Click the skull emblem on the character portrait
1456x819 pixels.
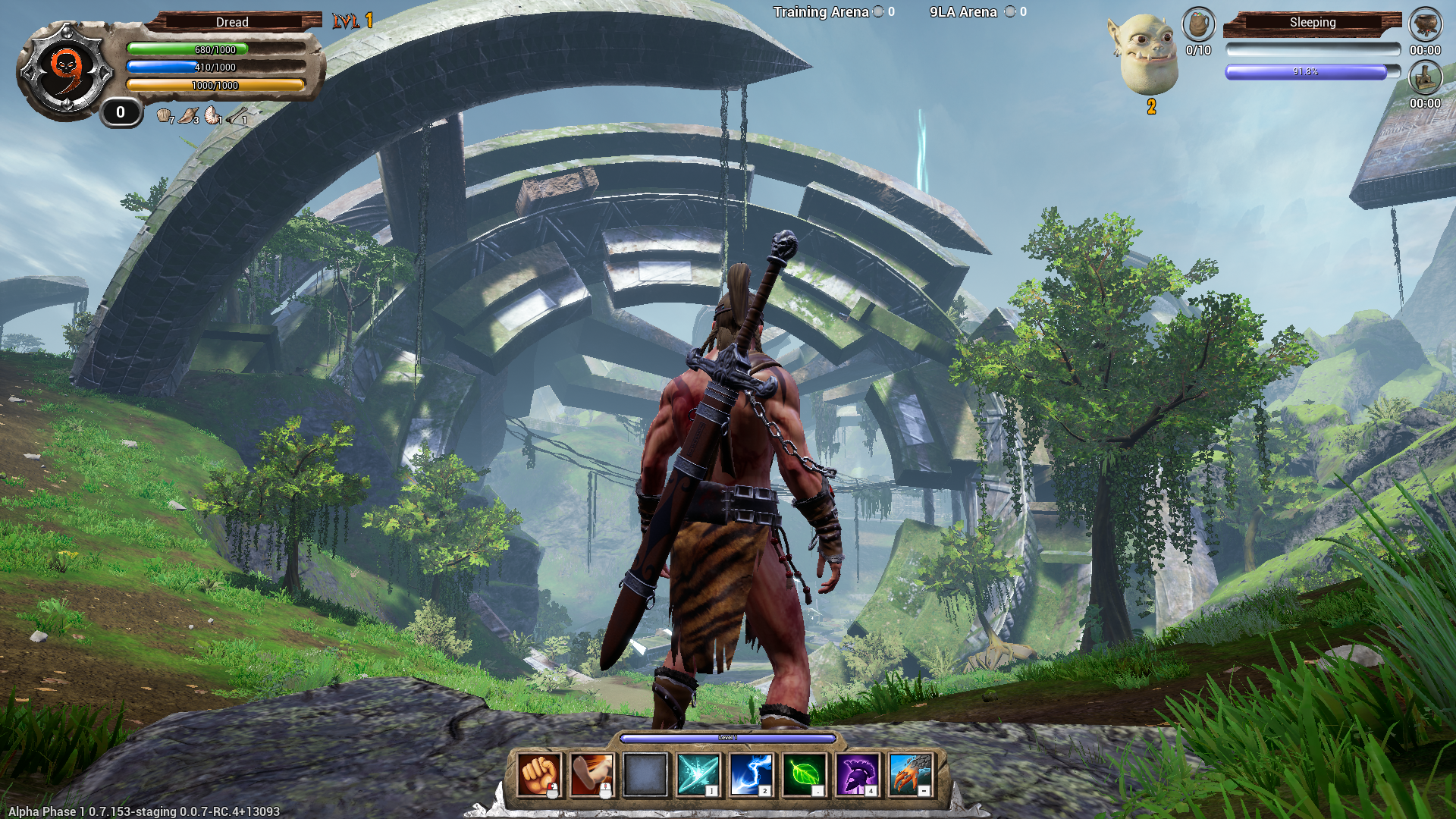(64, 64)
